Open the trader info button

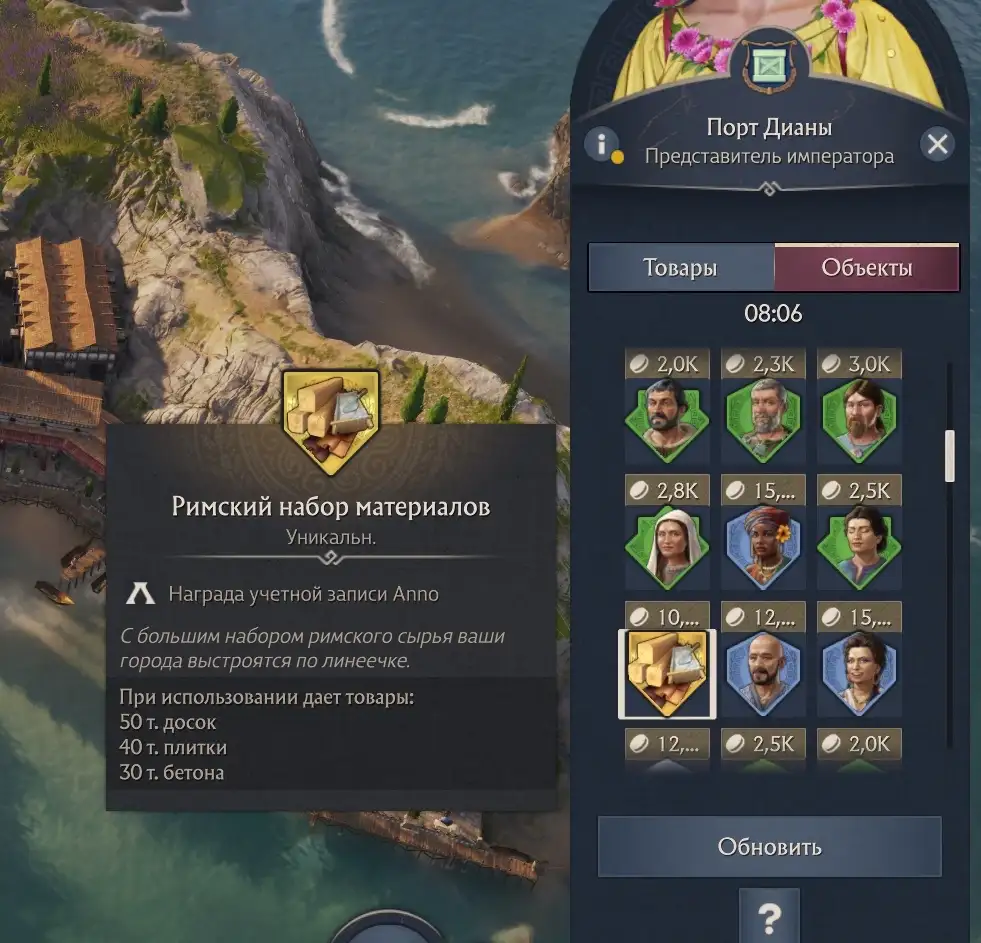601,145
